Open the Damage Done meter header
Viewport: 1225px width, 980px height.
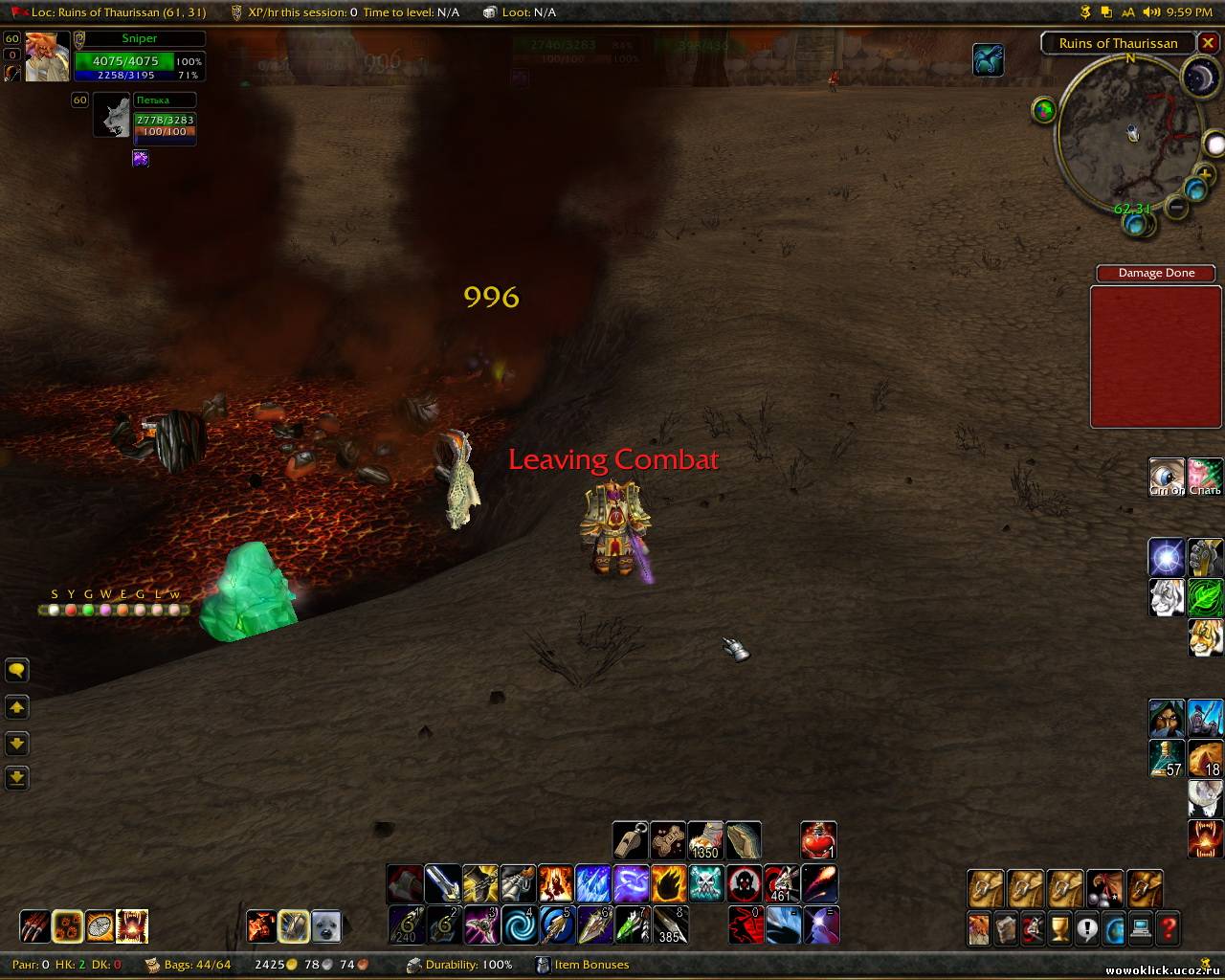(x=1155, y=273)
